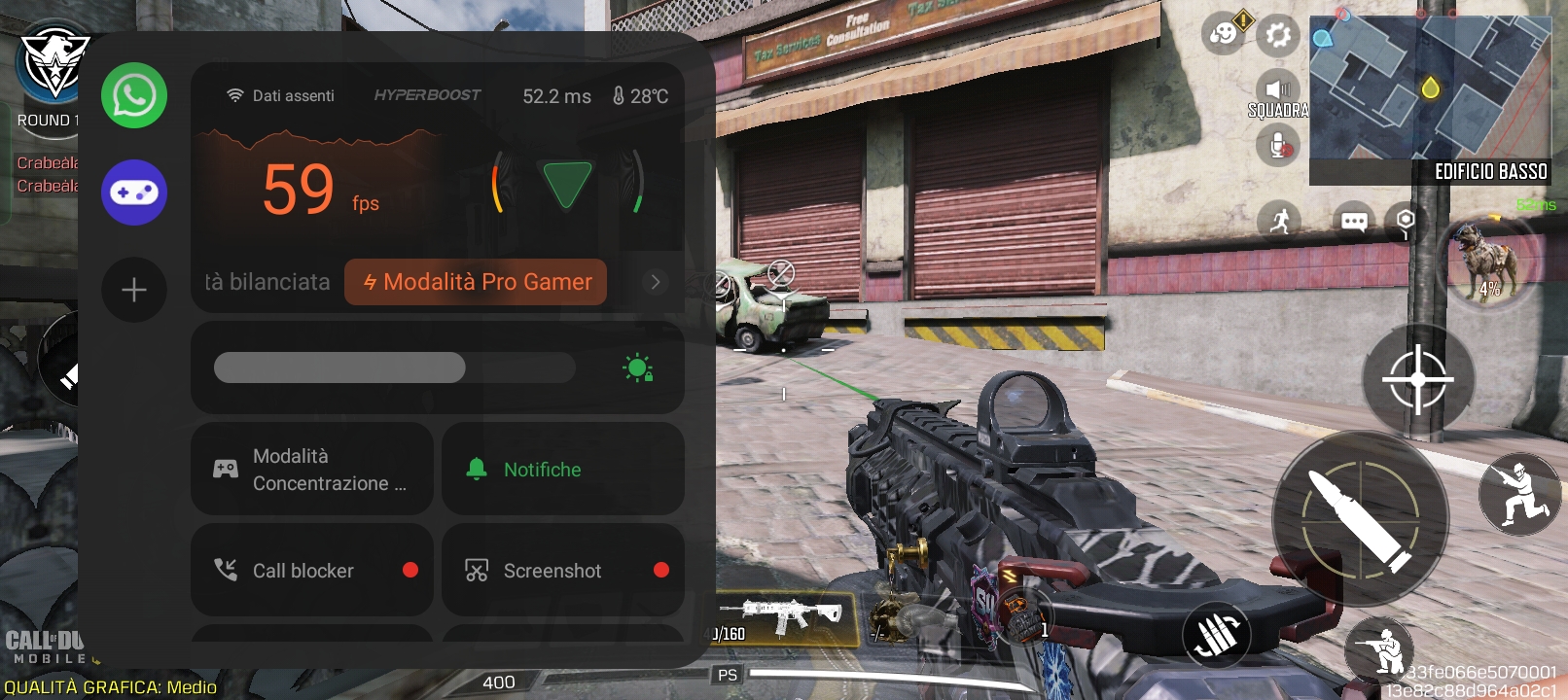Screen dimensions: 1568x700
Task: Open the game settings gear icon
Action: click(1278, 37)
